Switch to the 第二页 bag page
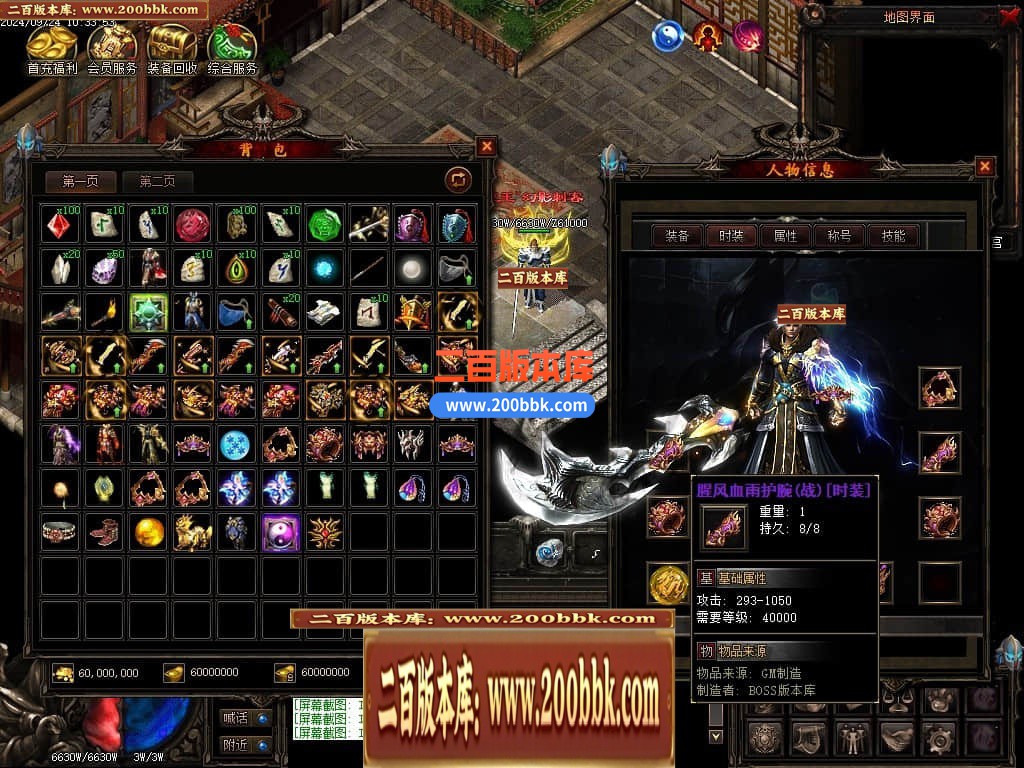This screenshot has height=768, width=1024. [x=157, y=181]
